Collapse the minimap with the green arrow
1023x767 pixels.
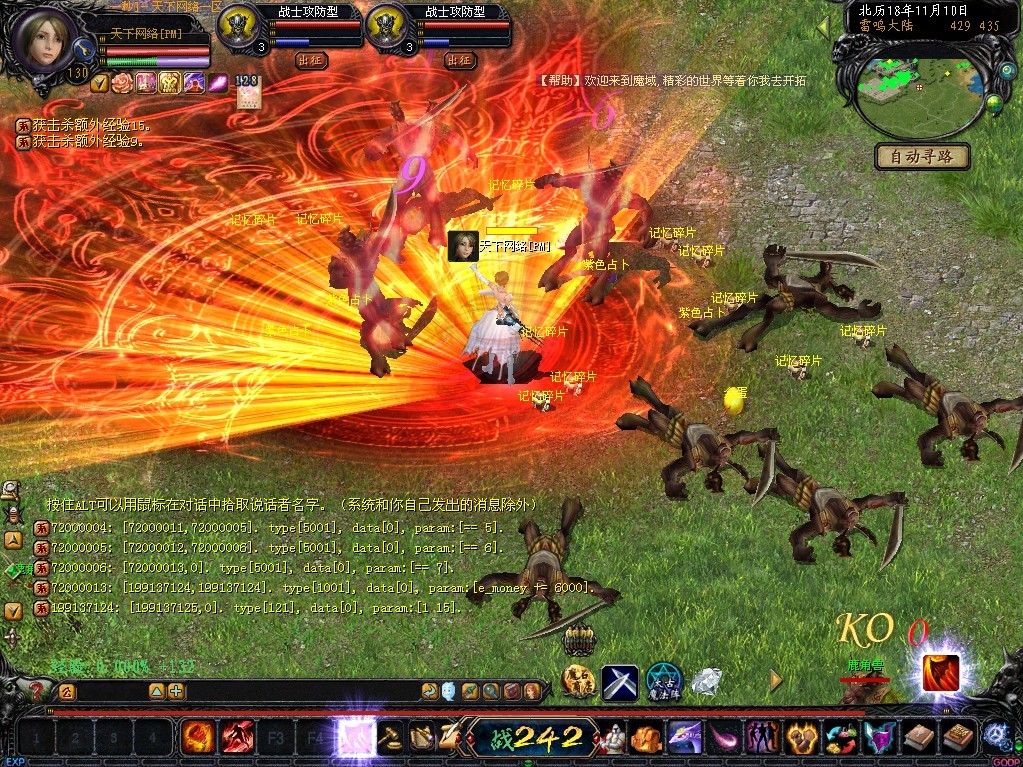824,27
